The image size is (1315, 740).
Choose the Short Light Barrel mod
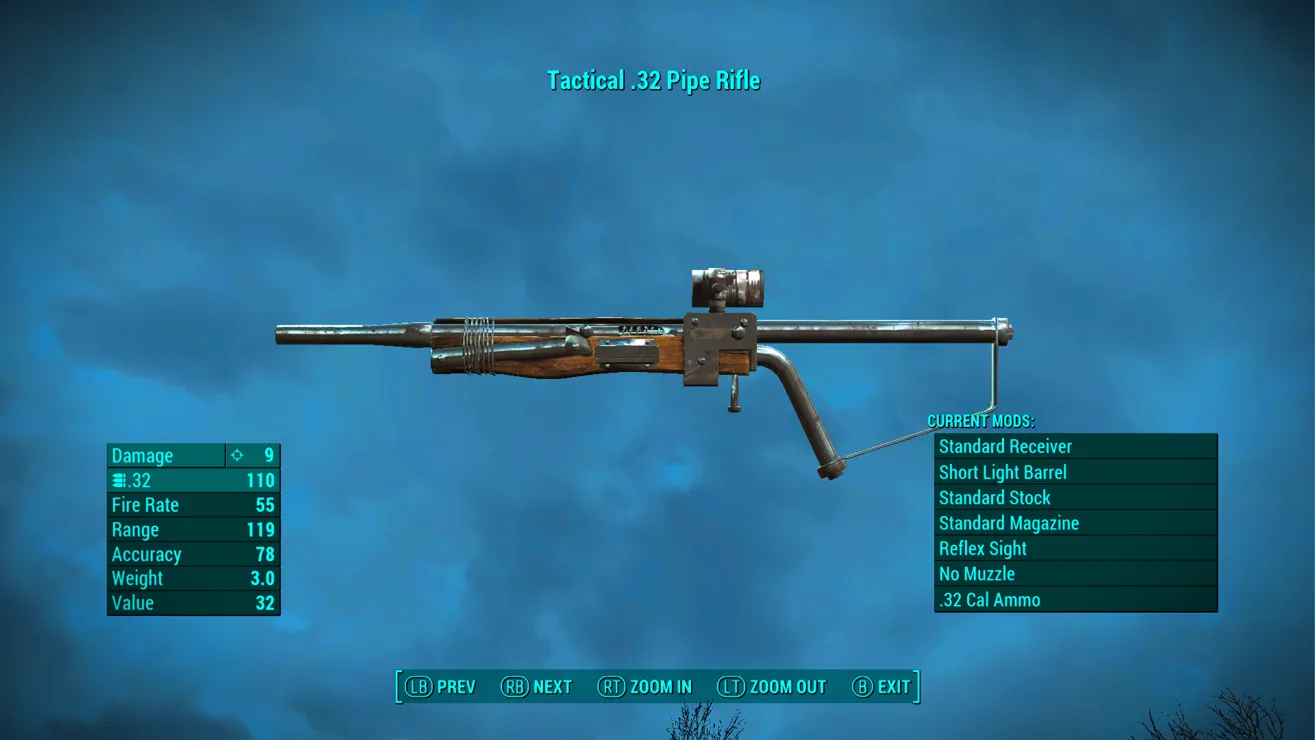coord(1075,473)
